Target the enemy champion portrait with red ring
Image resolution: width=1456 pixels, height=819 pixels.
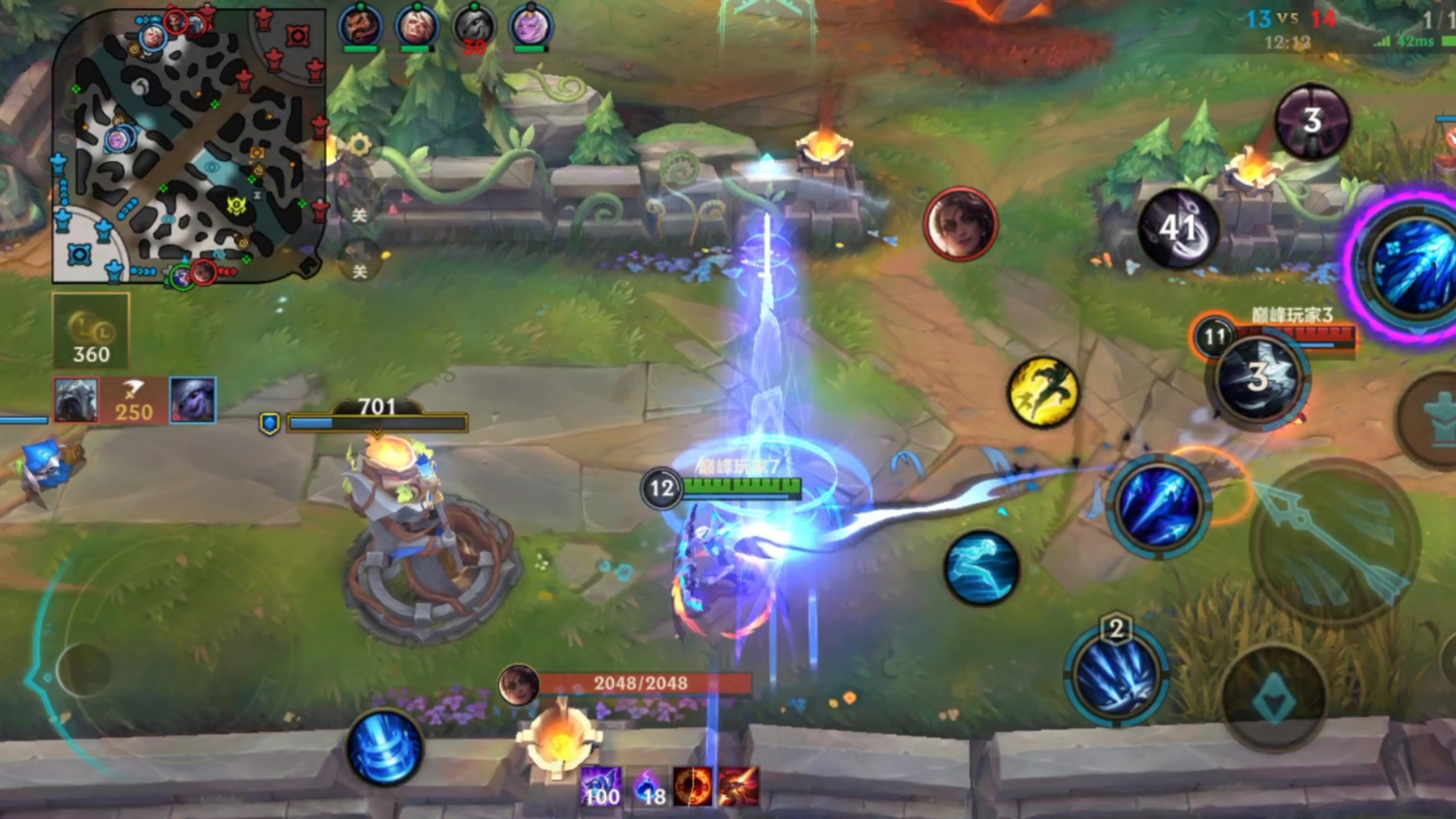960,224
